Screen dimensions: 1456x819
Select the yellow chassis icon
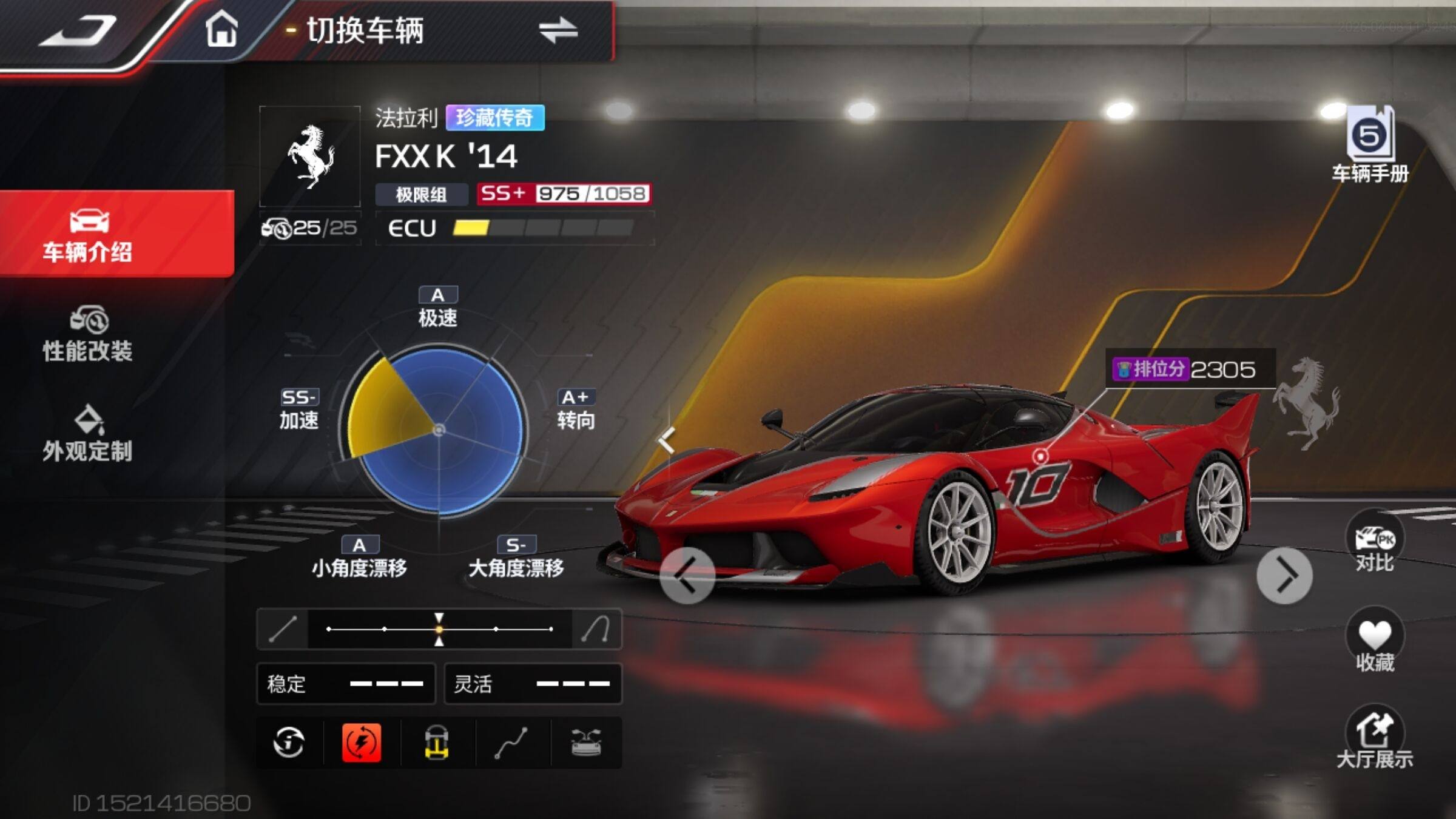(437, 742)
